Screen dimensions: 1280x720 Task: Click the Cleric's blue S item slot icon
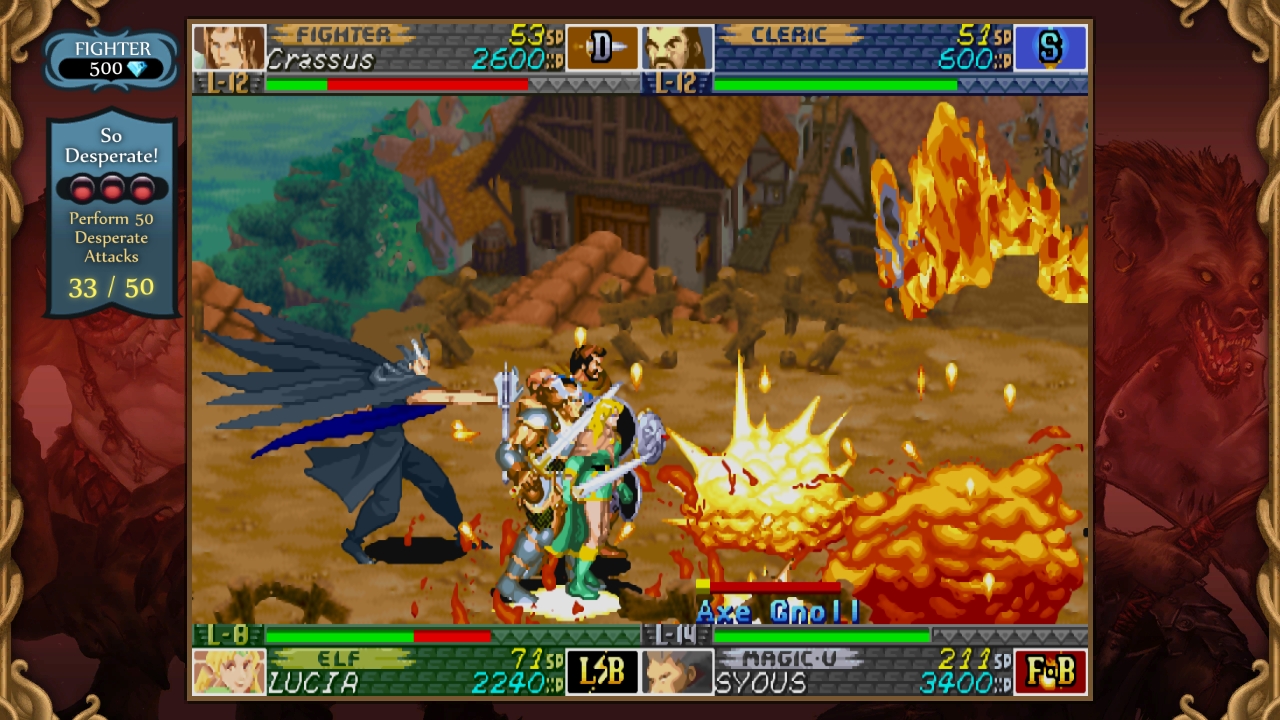pos(1052,45)
